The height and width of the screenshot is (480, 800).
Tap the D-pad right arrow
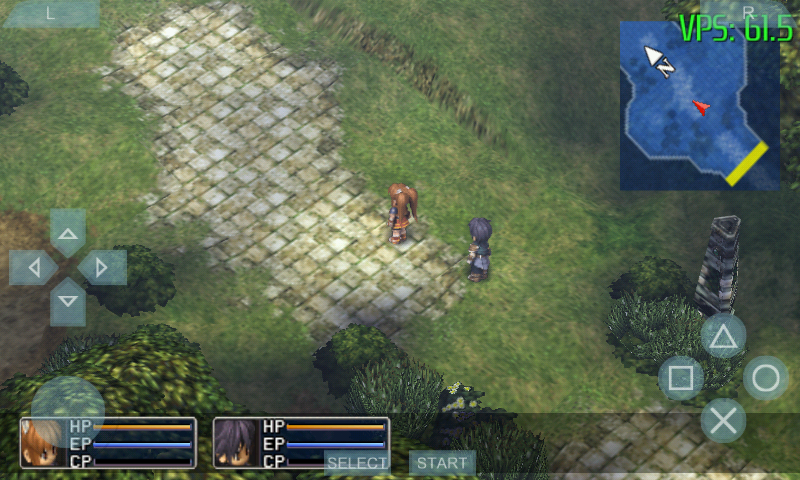click(x=99, y=267)
